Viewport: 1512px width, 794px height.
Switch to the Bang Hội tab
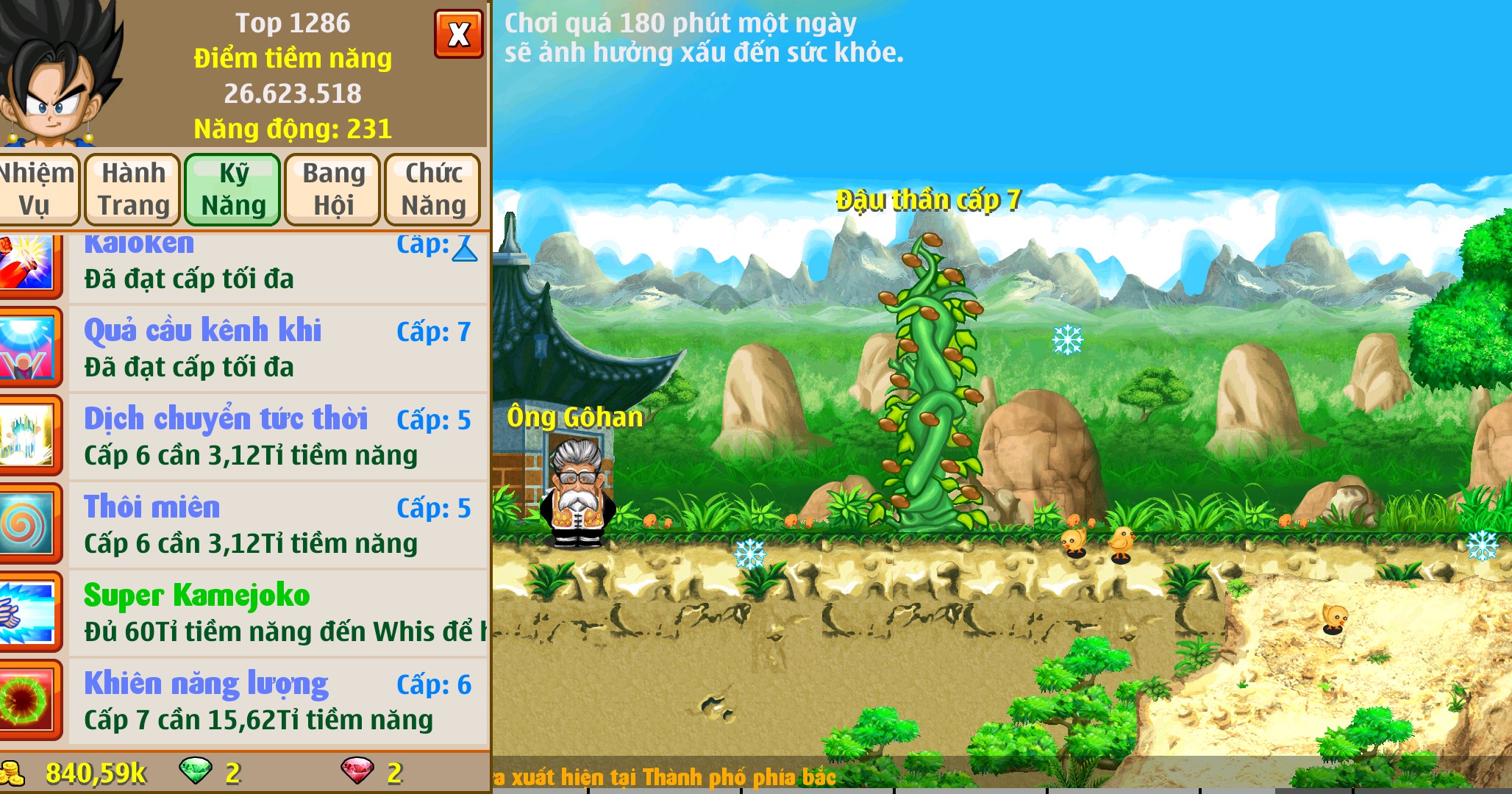point(332,188)
